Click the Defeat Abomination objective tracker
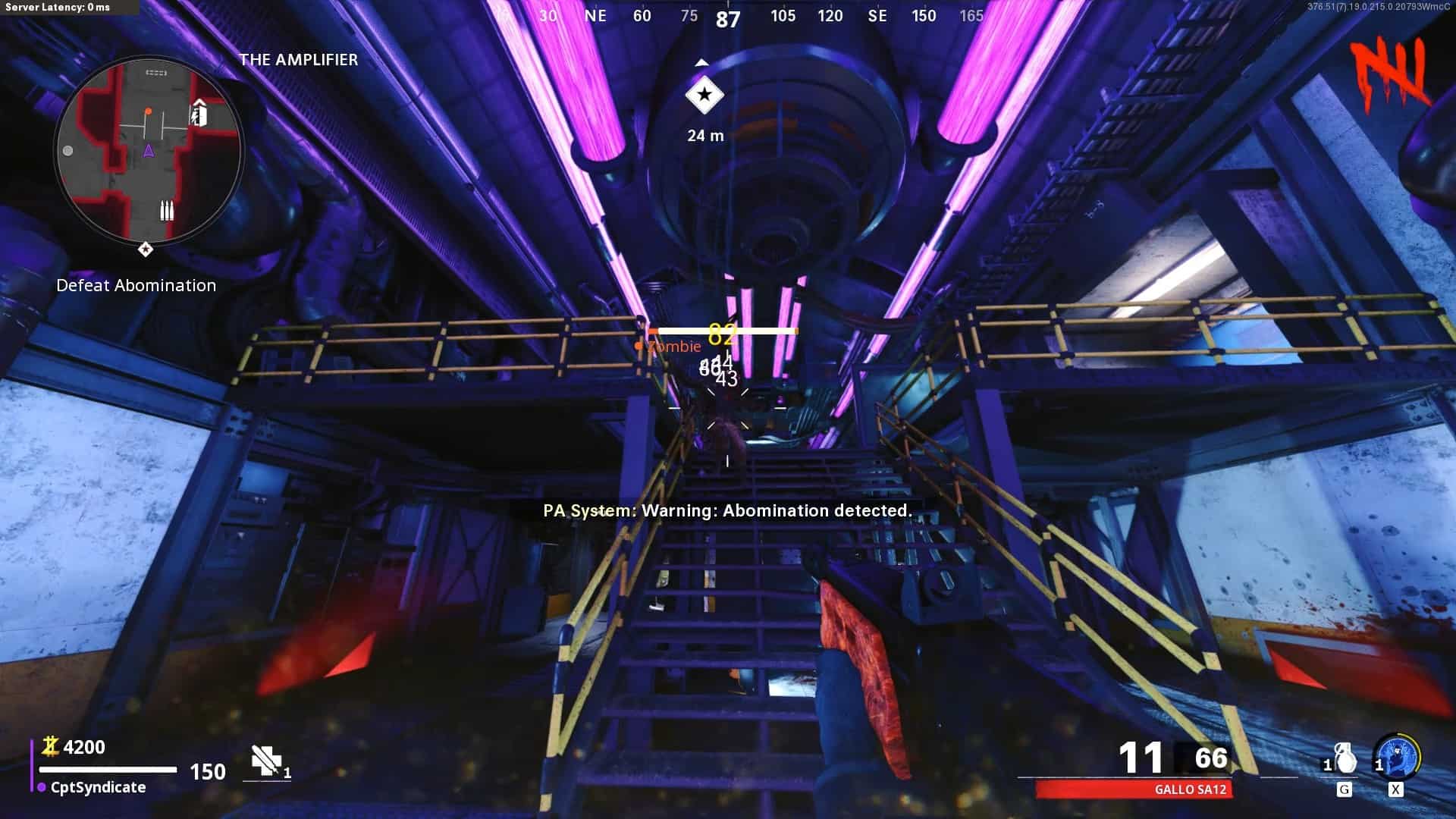The height and width of the screenshot is (819, 1456). [136, 285]
